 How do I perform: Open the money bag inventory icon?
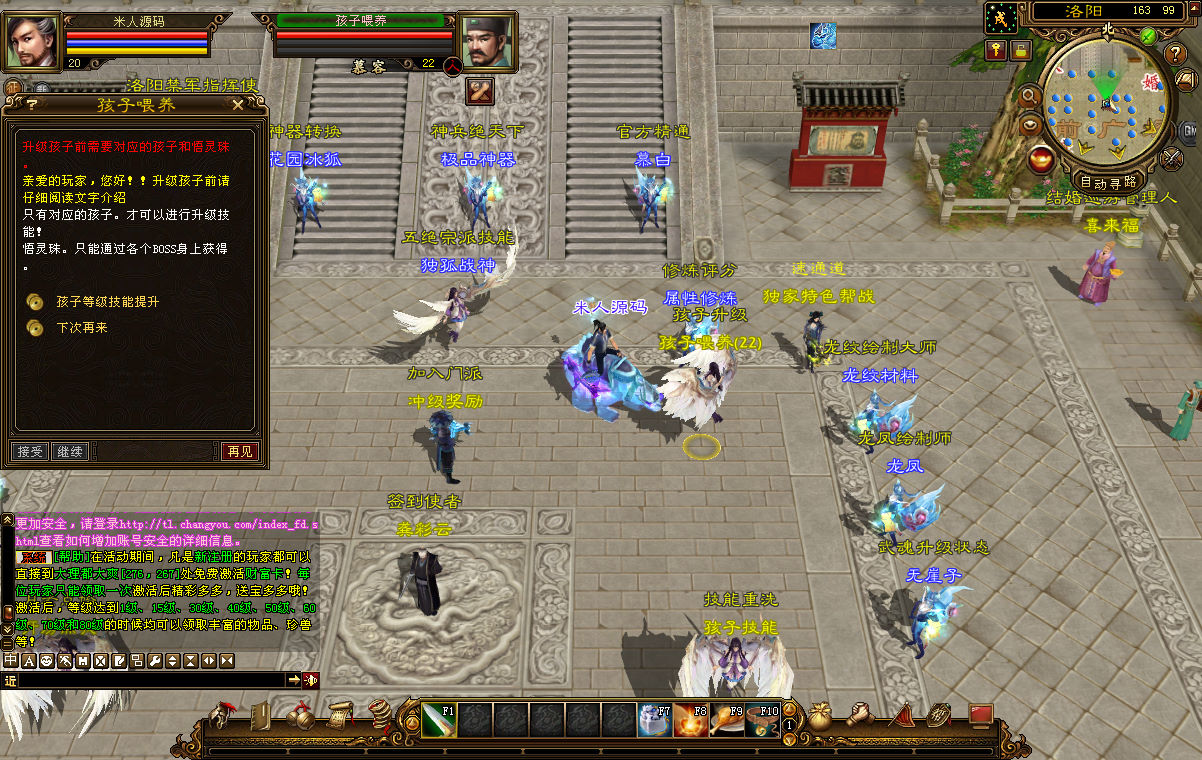[819, 716]
